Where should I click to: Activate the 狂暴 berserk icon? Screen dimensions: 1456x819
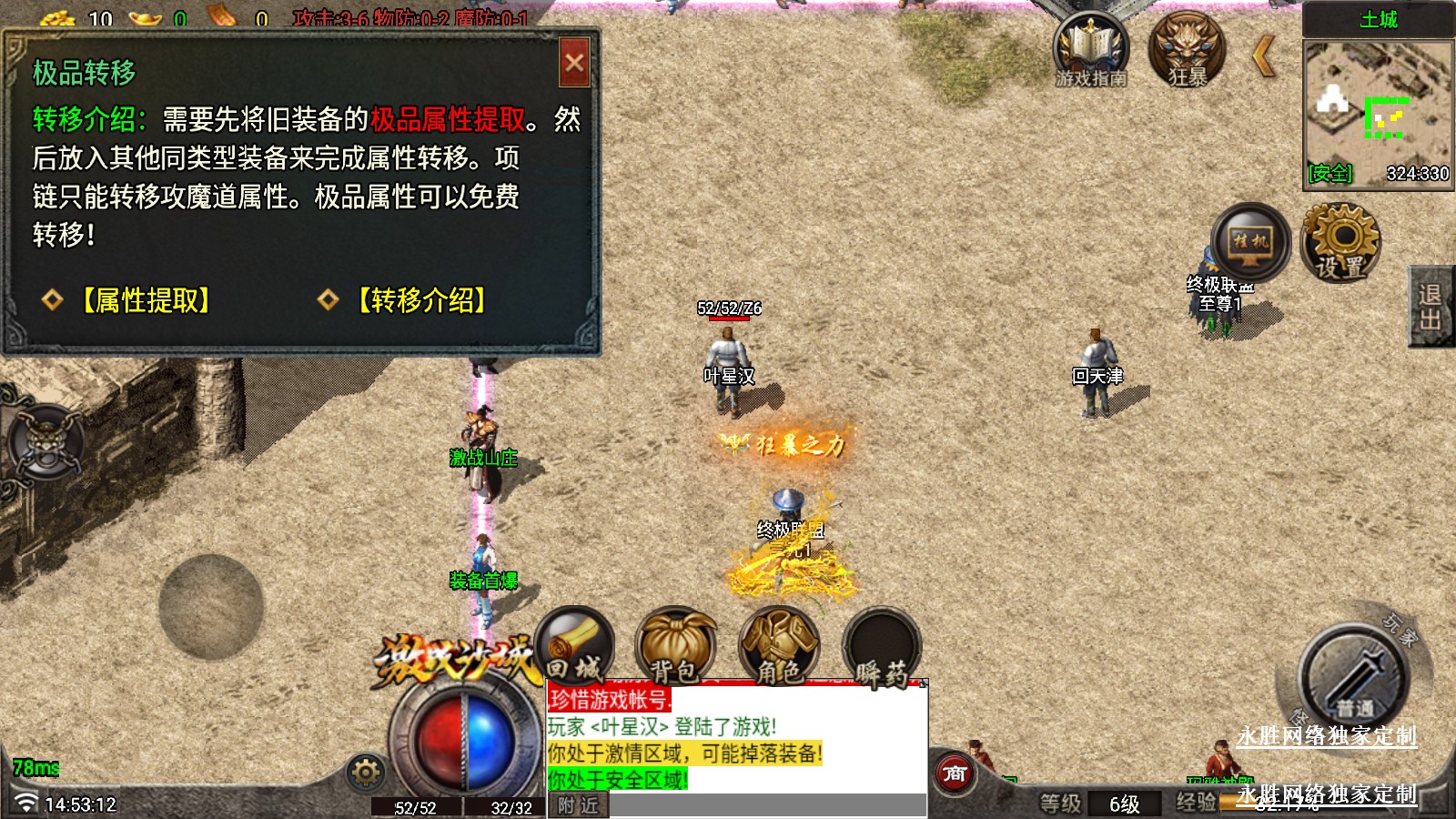pos(1187,51)
